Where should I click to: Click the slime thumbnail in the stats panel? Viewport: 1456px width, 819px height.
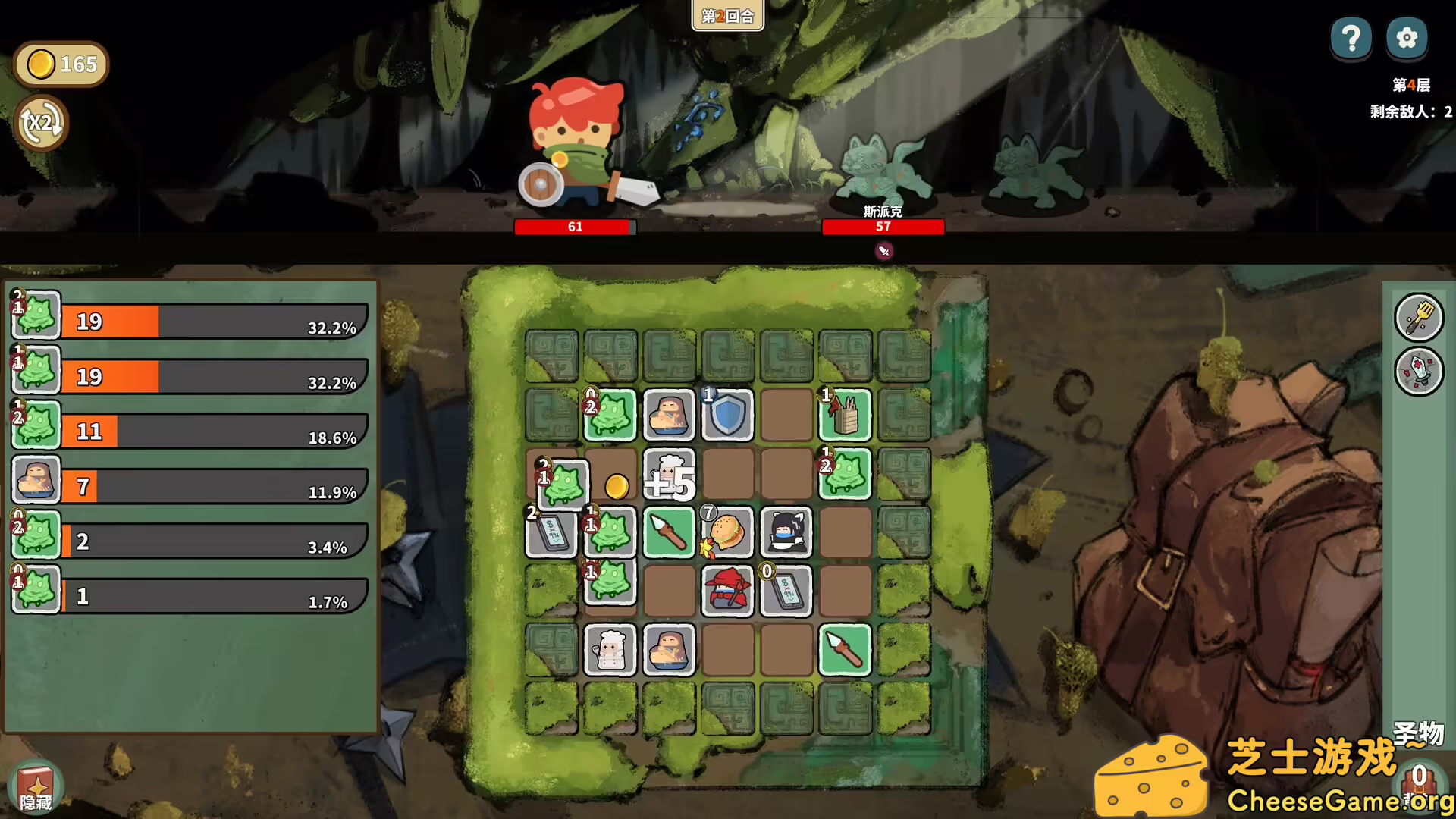[x=35, y=315]
